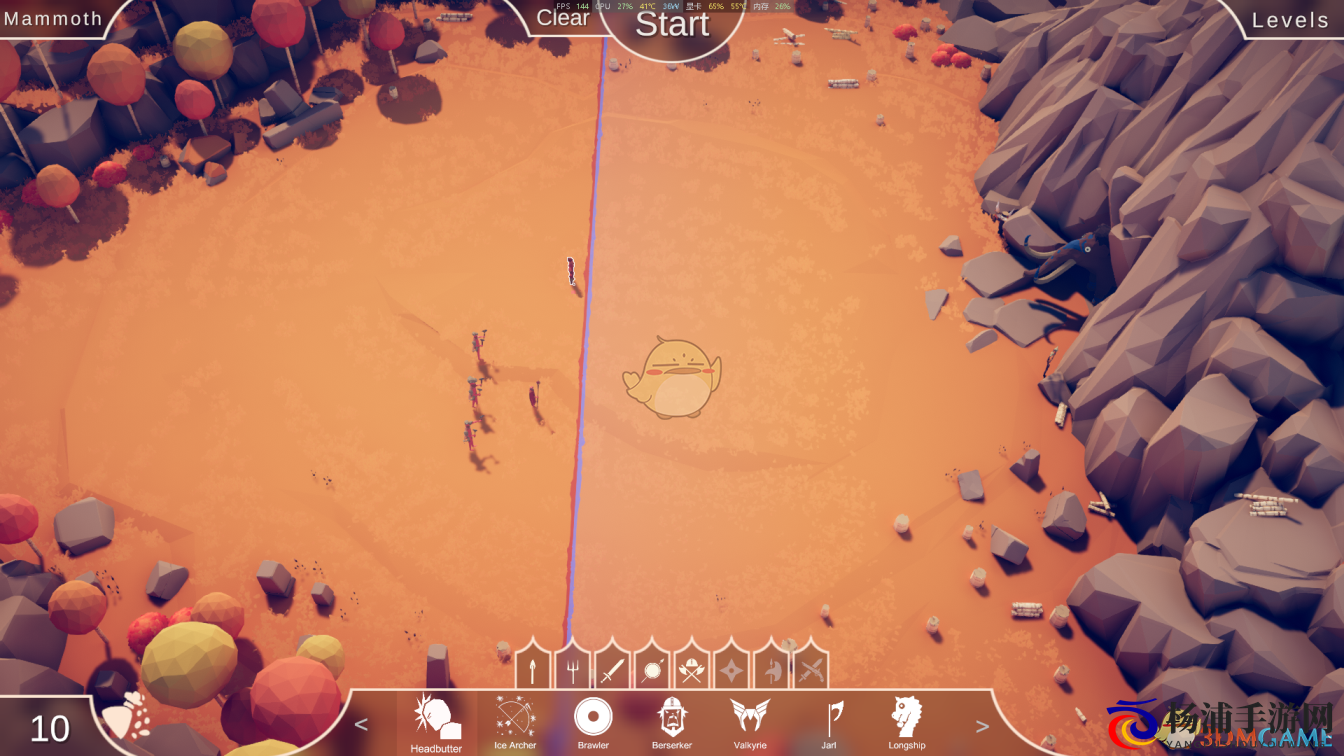Show previous units with left arrow
The image size is (1344, 756).
(362, 725)
